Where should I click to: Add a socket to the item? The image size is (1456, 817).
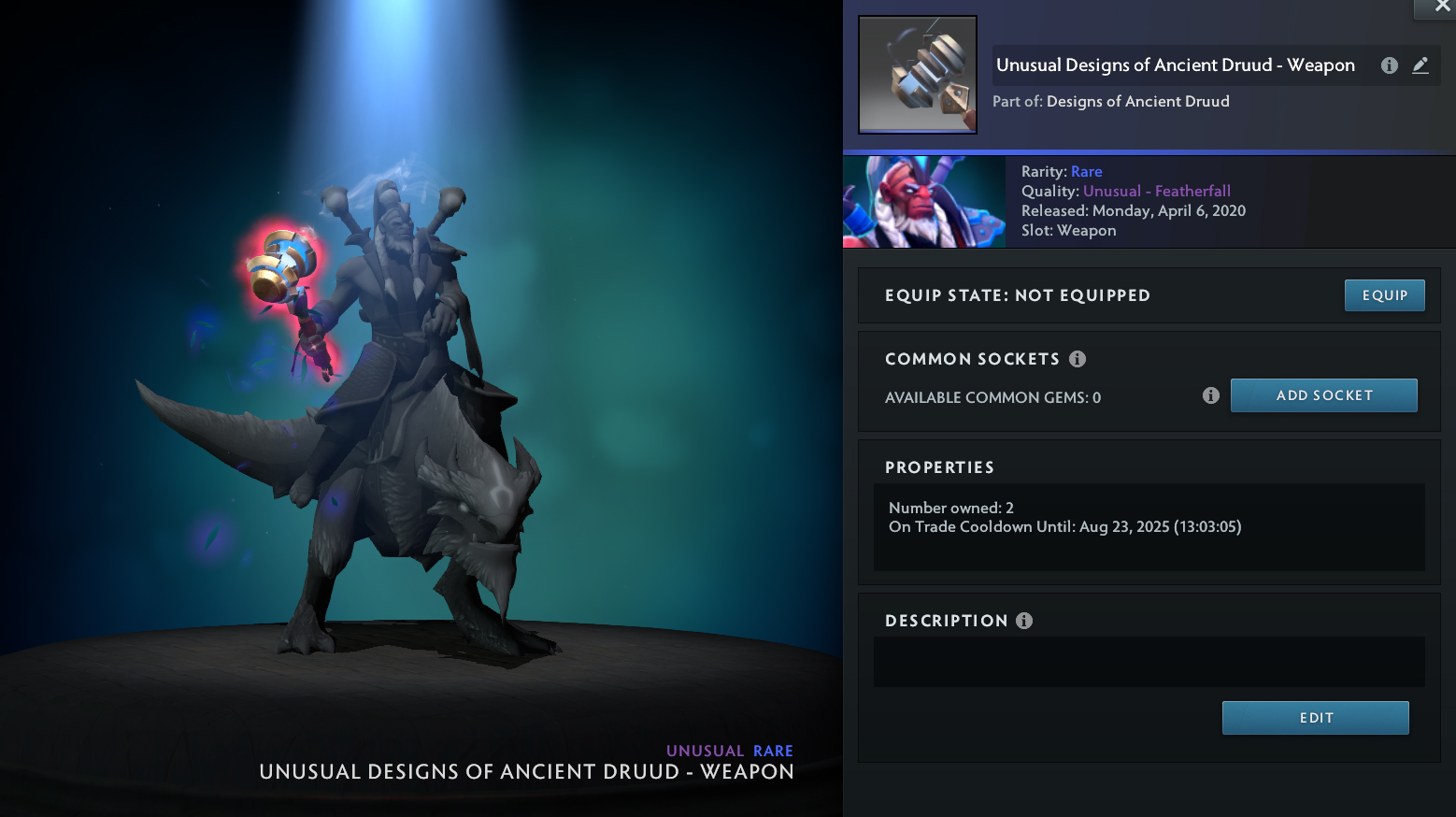[x=1323, y=395]
